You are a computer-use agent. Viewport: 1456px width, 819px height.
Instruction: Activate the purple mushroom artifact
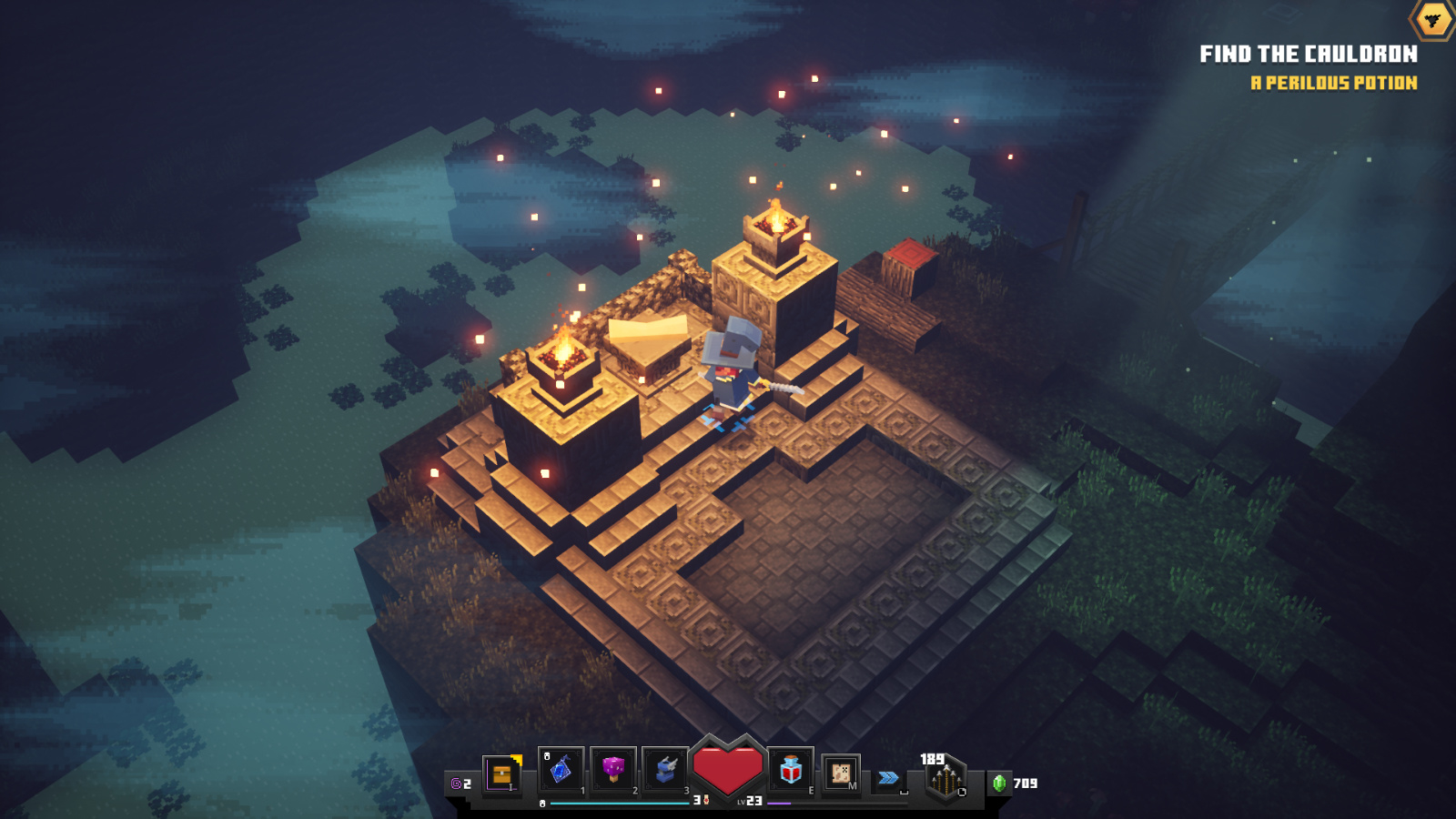tap(612, 770)
